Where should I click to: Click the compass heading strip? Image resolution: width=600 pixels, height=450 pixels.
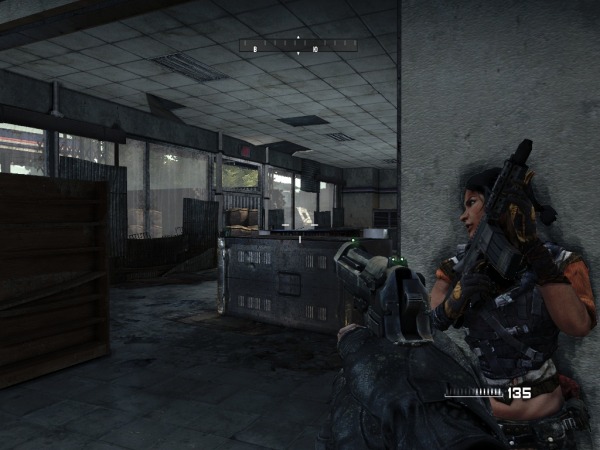tap(298, 45)
